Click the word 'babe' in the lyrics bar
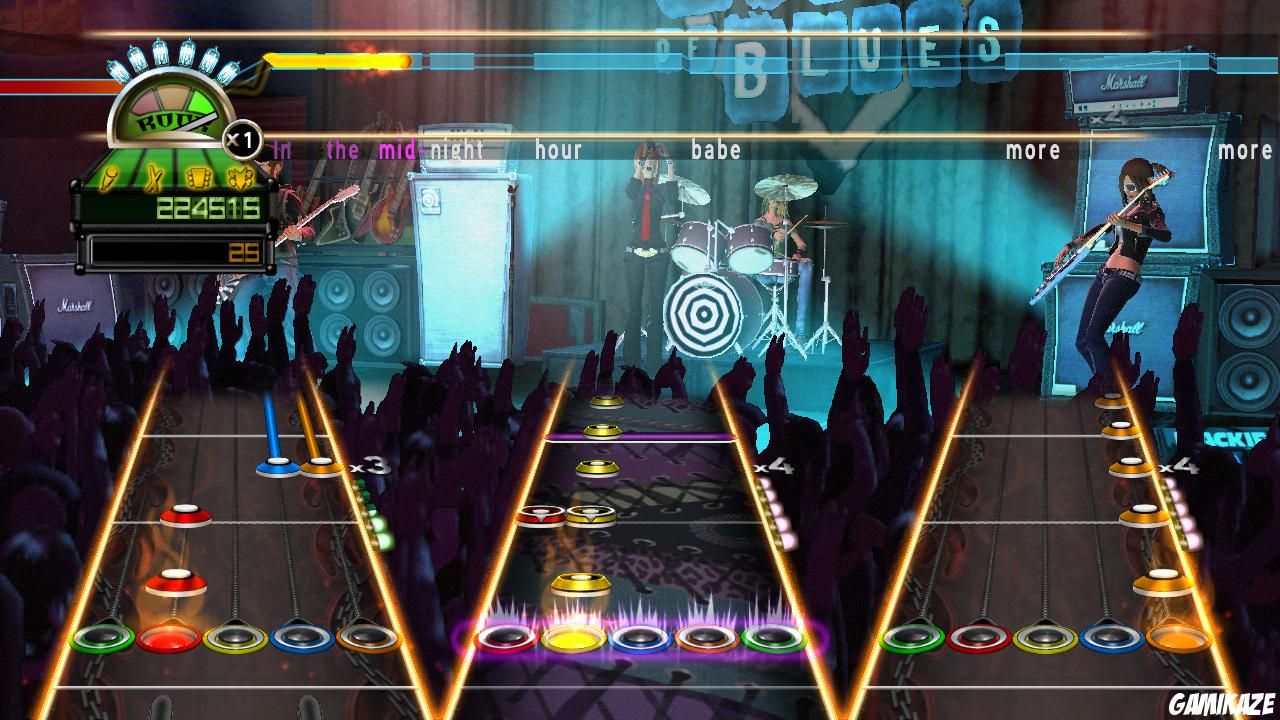The image size is (1280, 720). (x=717, y=150)
